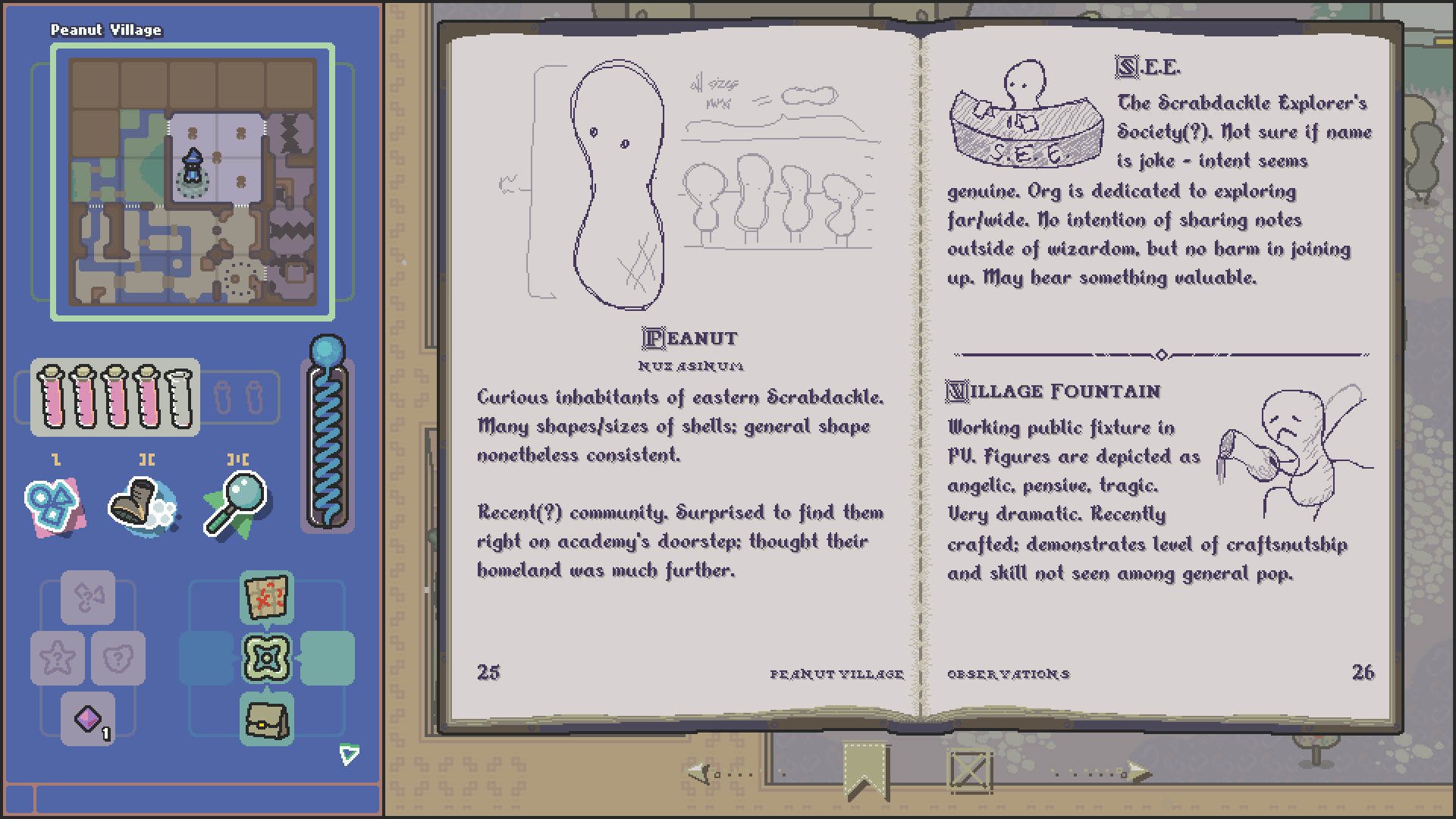Open the treasure map item icon
The width and height of the screenshot is (1456, 819).
coord(267,598)
